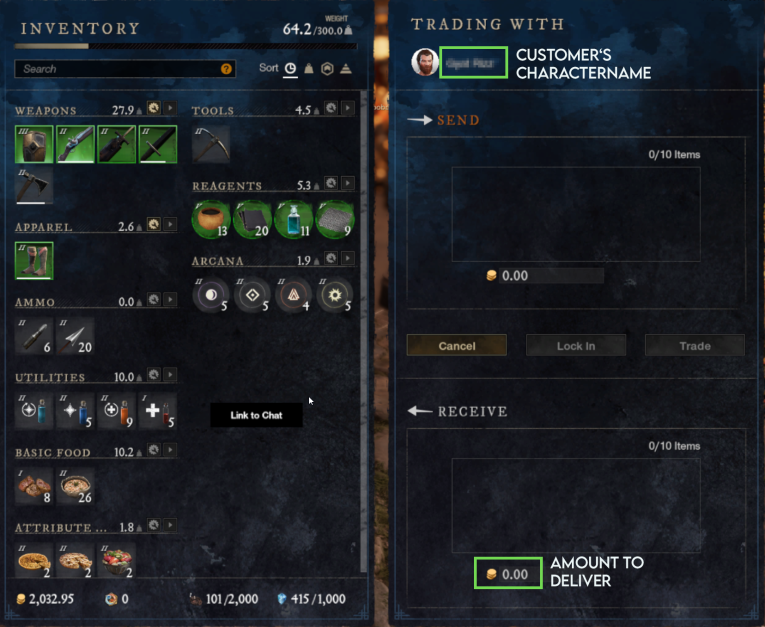765x627 pixels.
Task: Expand the Weapons category arrow button
Action: 171,108
